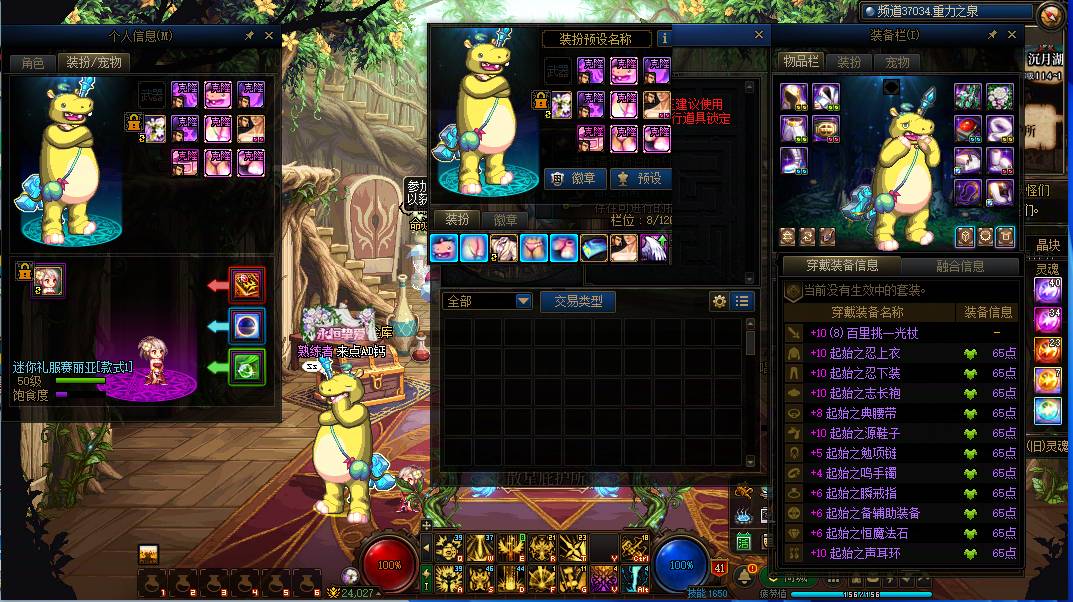Click the red book pet skill icon
The image size is (1073, 602).
tap(247, 285)
